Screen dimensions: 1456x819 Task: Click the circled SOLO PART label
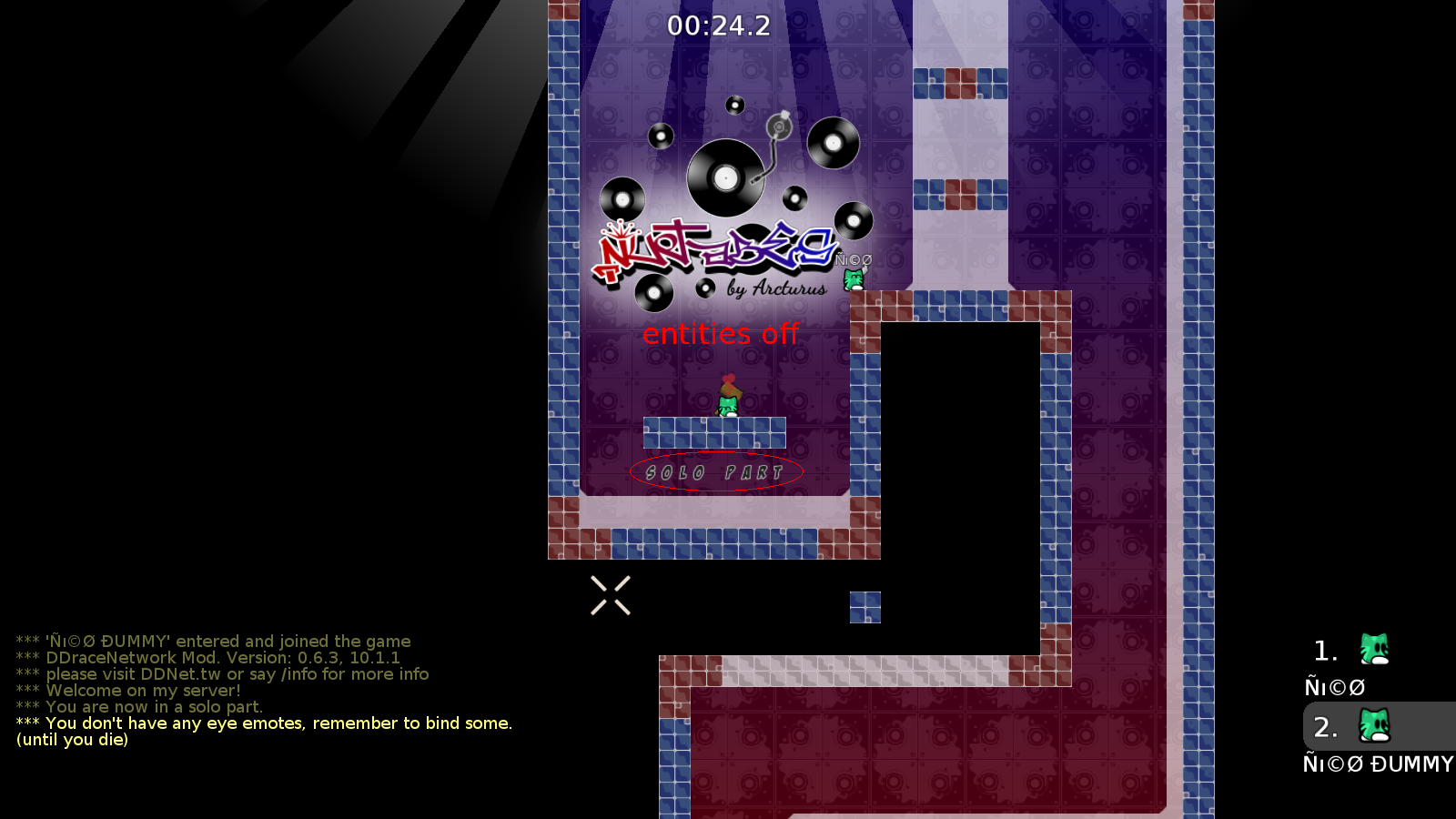(715, 471)
